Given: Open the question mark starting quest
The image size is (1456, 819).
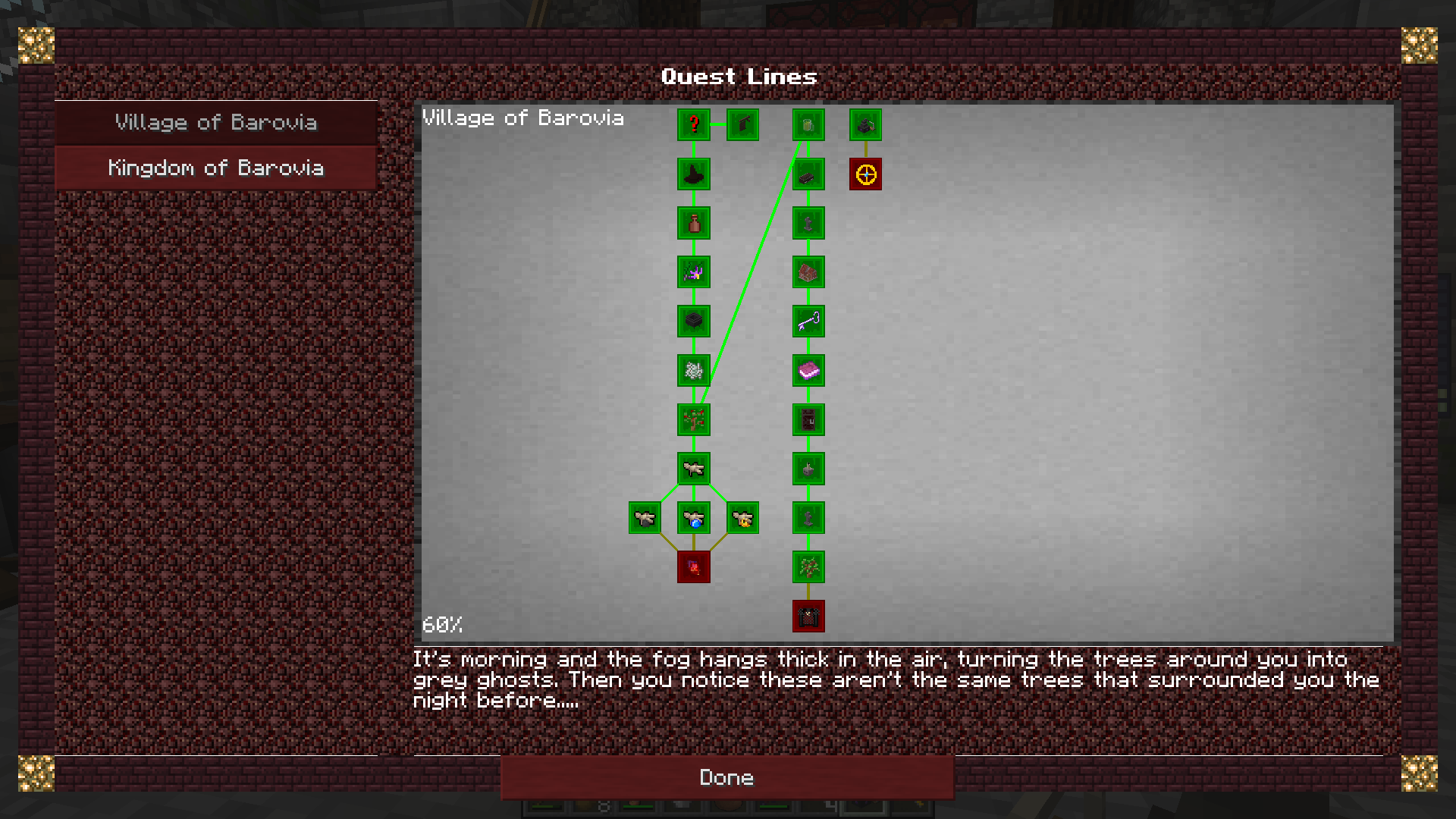Looking at the screenshot, I should [x=694, y=125].
